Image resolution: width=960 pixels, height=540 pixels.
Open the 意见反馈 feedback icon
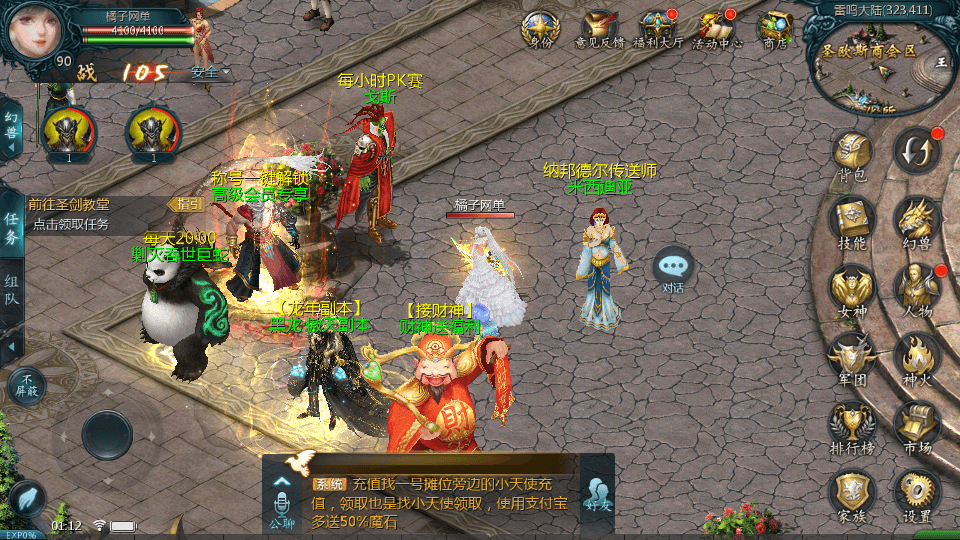[598, 28]
